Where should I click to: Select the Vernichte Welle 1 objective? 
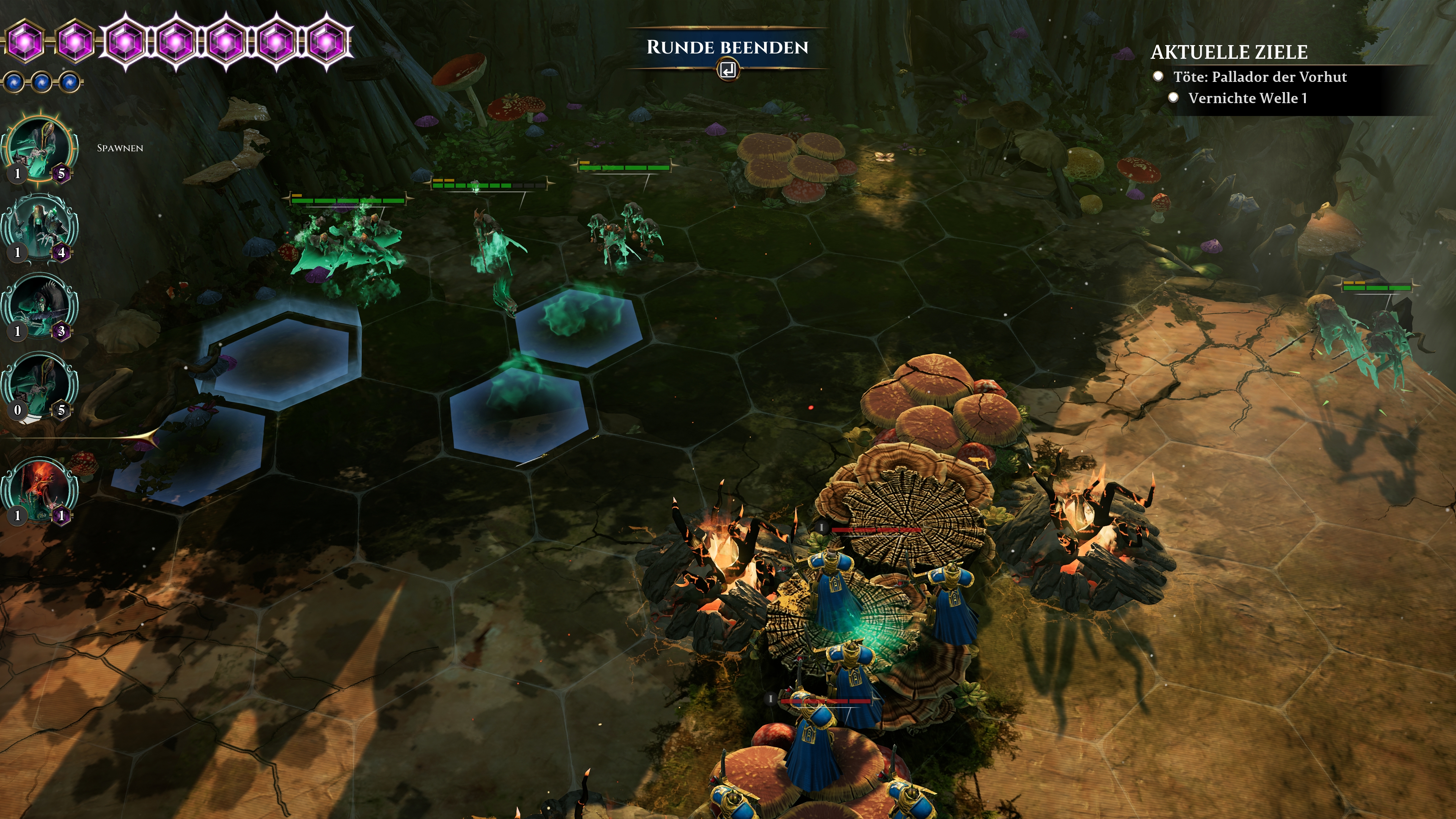click(1247, 98)
